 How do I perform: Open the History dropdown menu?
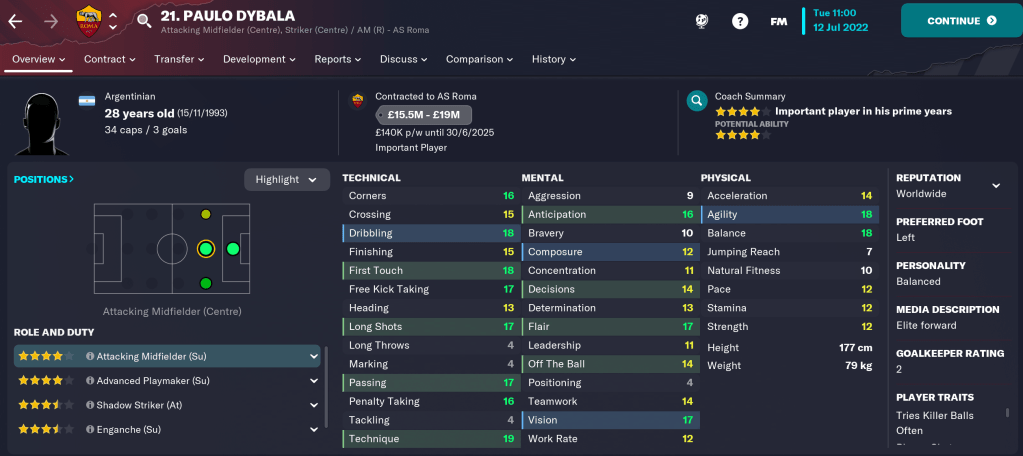coord(554,59)
